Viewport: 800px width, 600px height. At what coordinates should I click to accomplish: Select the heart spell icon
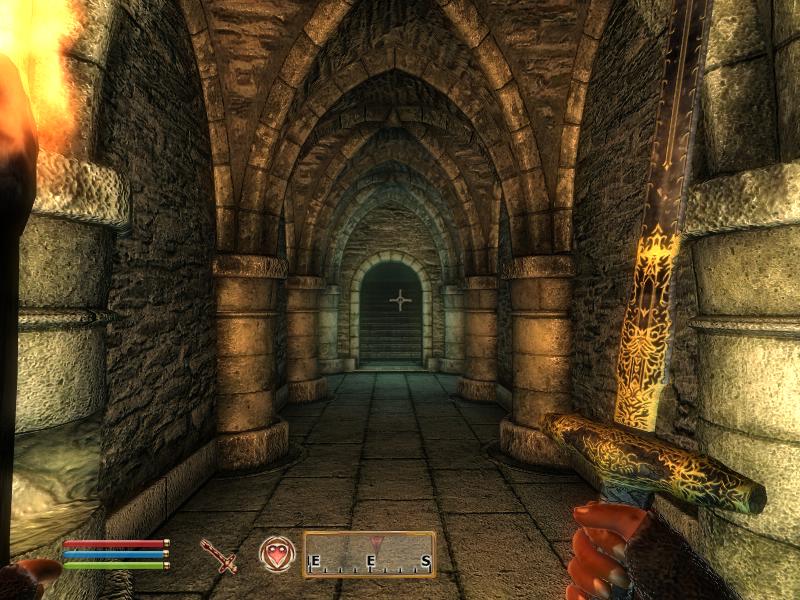pos(276,554)
